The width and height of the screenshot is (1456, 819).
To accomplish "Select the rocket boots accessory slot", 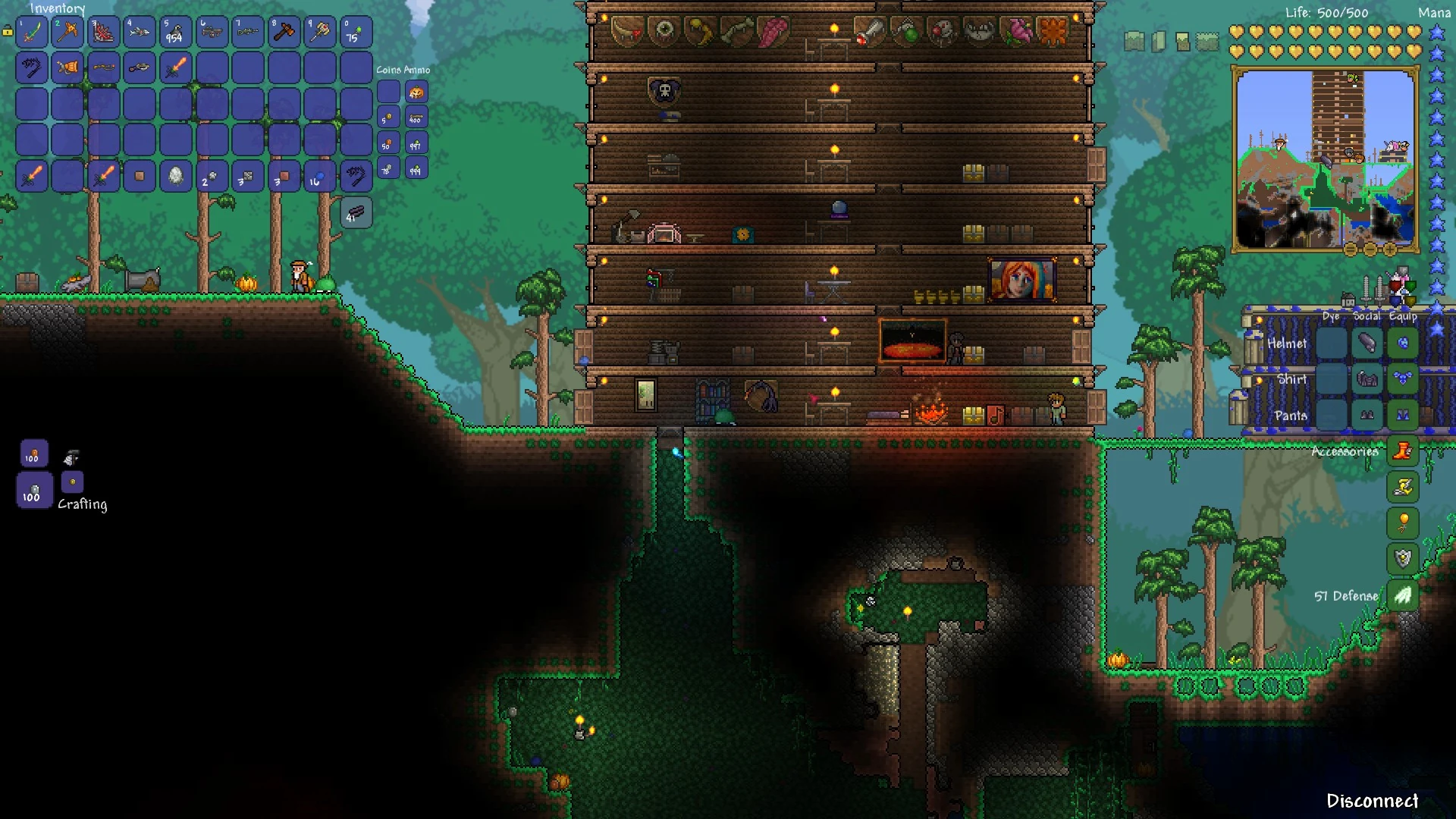I will (1403, 451).
